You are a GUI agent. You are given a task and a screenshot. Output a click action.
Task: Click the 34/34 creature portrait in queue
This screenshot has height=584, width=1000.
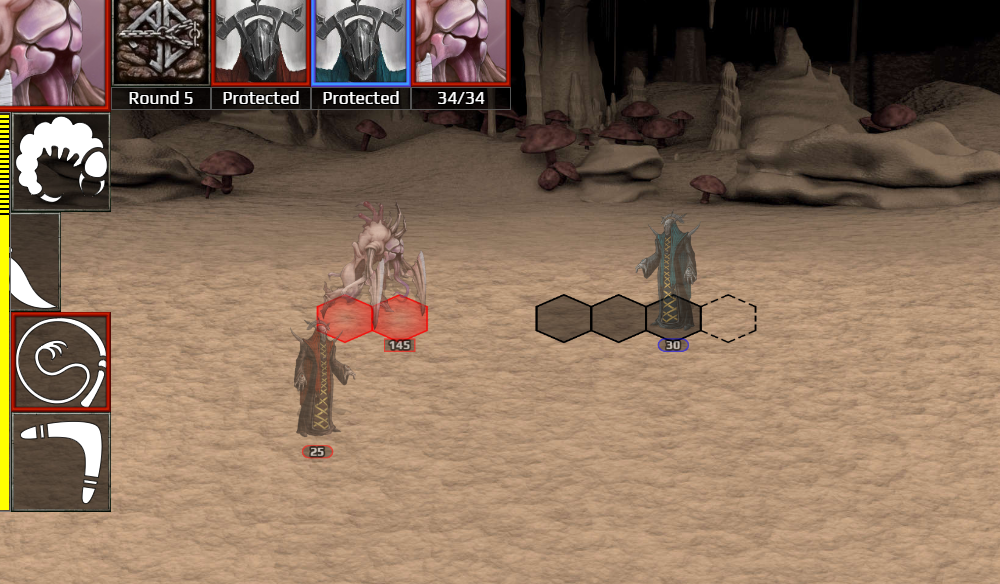click(461, 42)
